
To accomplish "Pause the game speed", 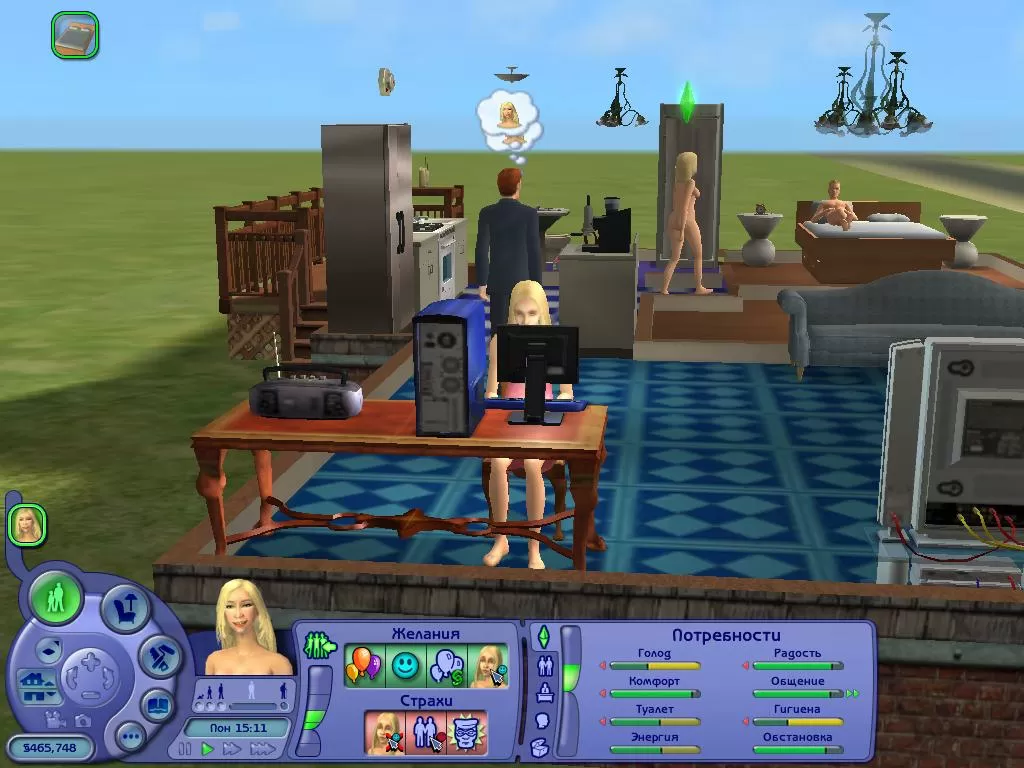I will [x=185, y=748].
